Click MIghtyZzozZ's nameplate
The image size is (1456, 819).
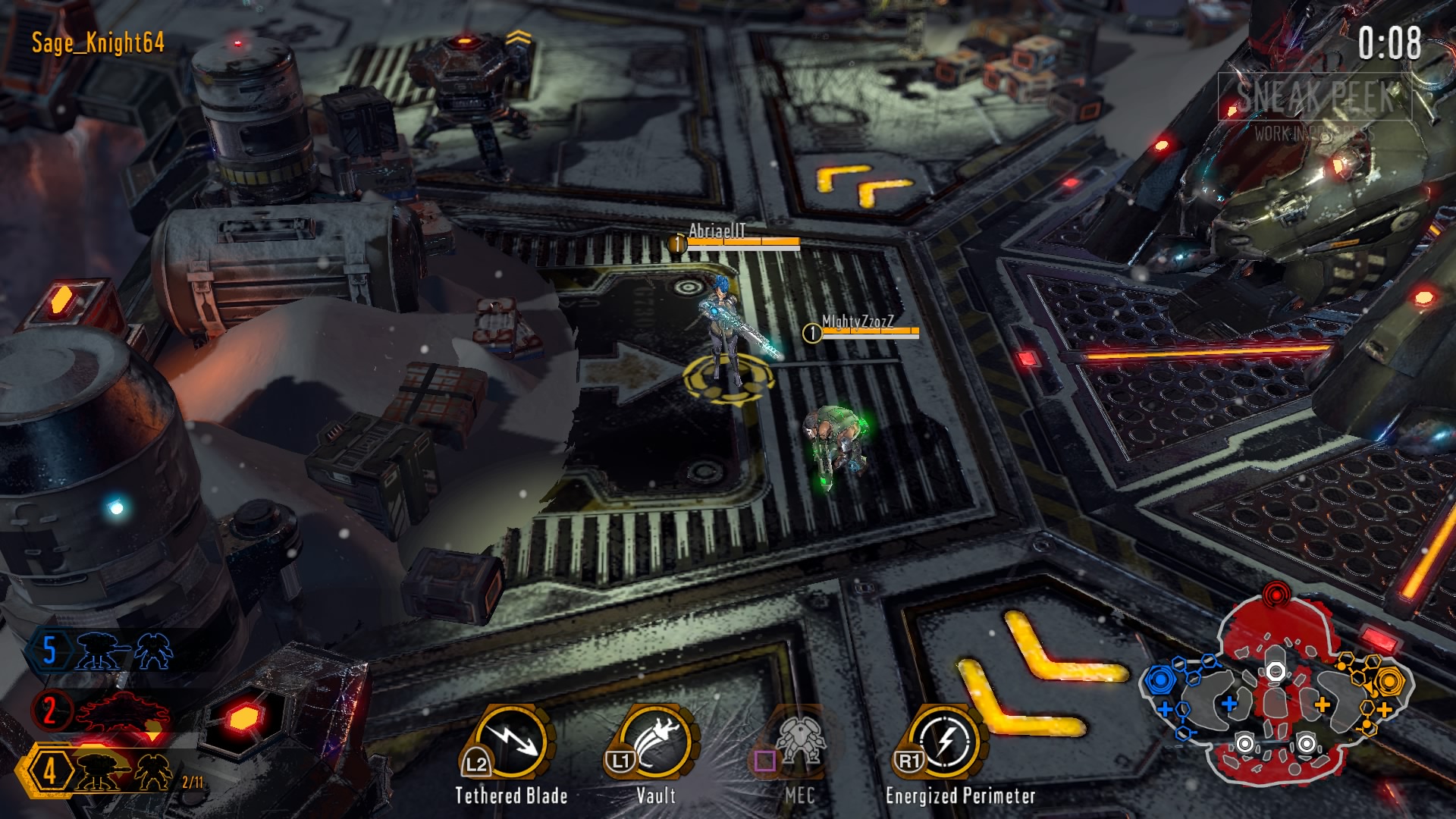[858, 322]
